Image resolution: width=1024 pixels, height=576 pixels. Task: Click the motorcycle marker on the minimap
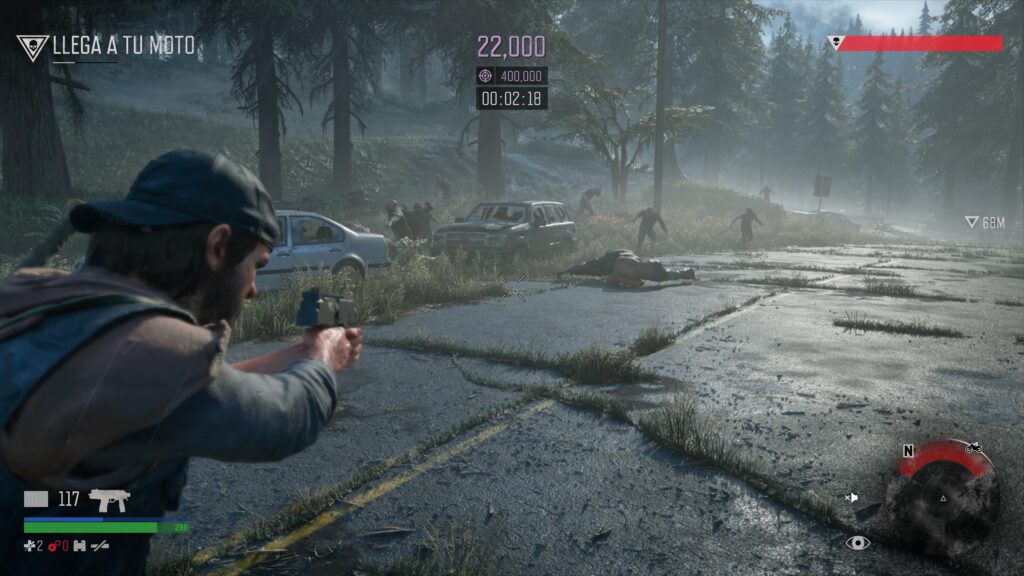[973, 447]
